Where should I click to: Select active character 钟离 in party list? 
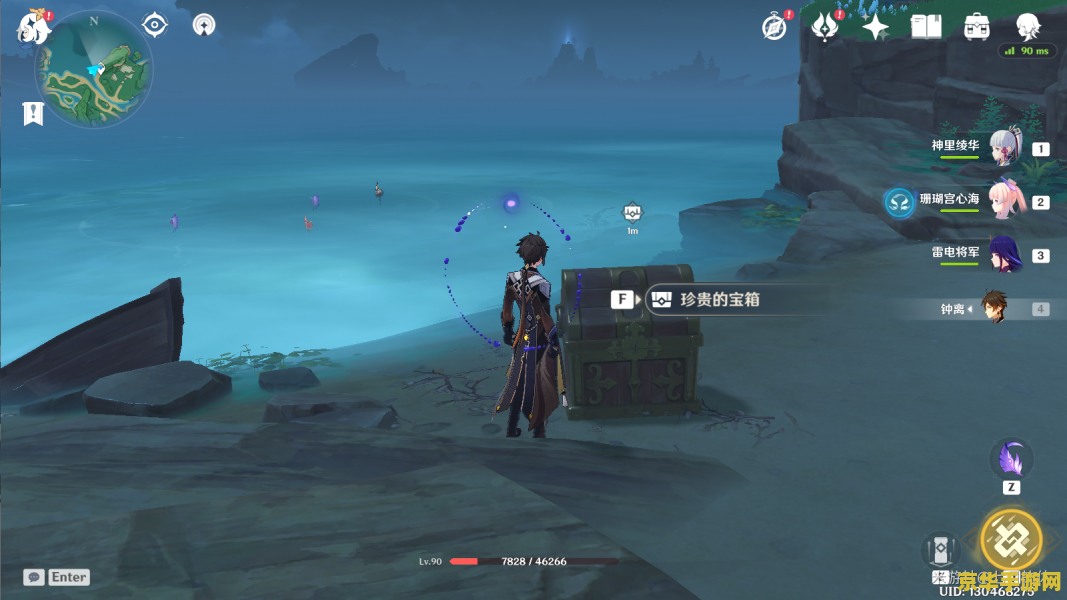pos(993,308)
